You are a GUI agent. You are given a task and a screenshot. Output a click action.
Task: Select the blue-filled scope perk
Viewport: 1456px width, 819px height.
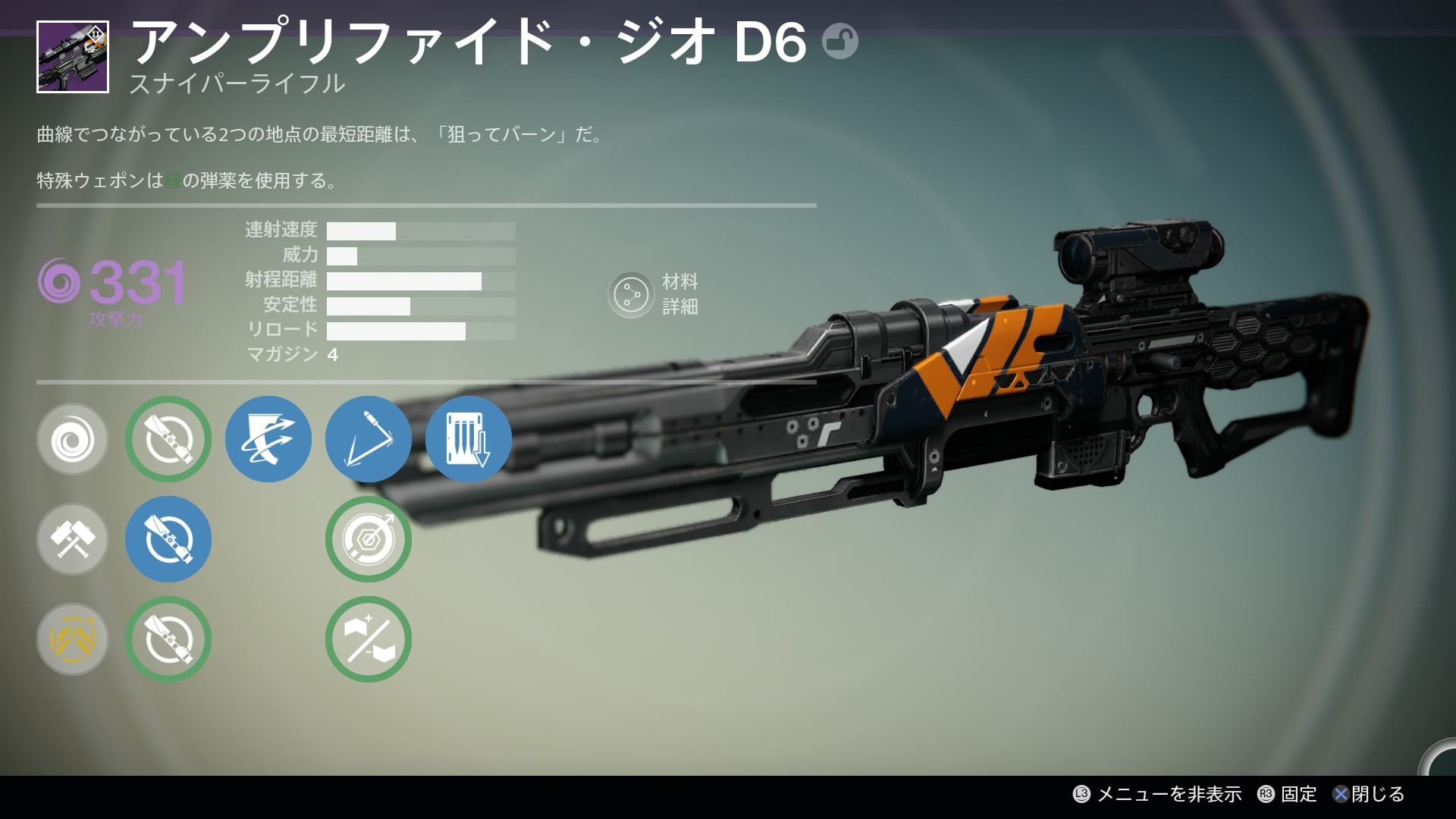click(x=168, y=539)
